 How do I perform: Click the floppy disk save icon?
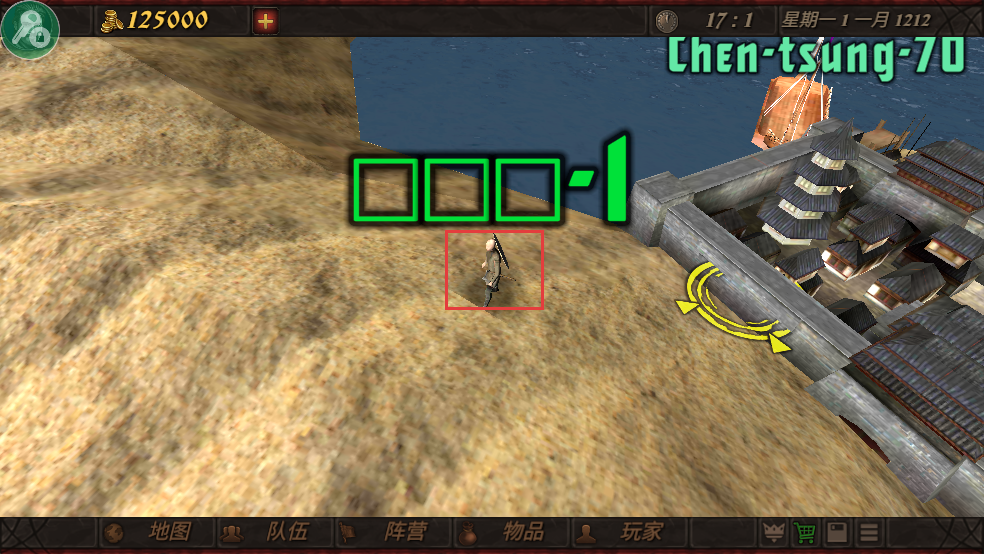pyautogui.click(x=838, y=532)
